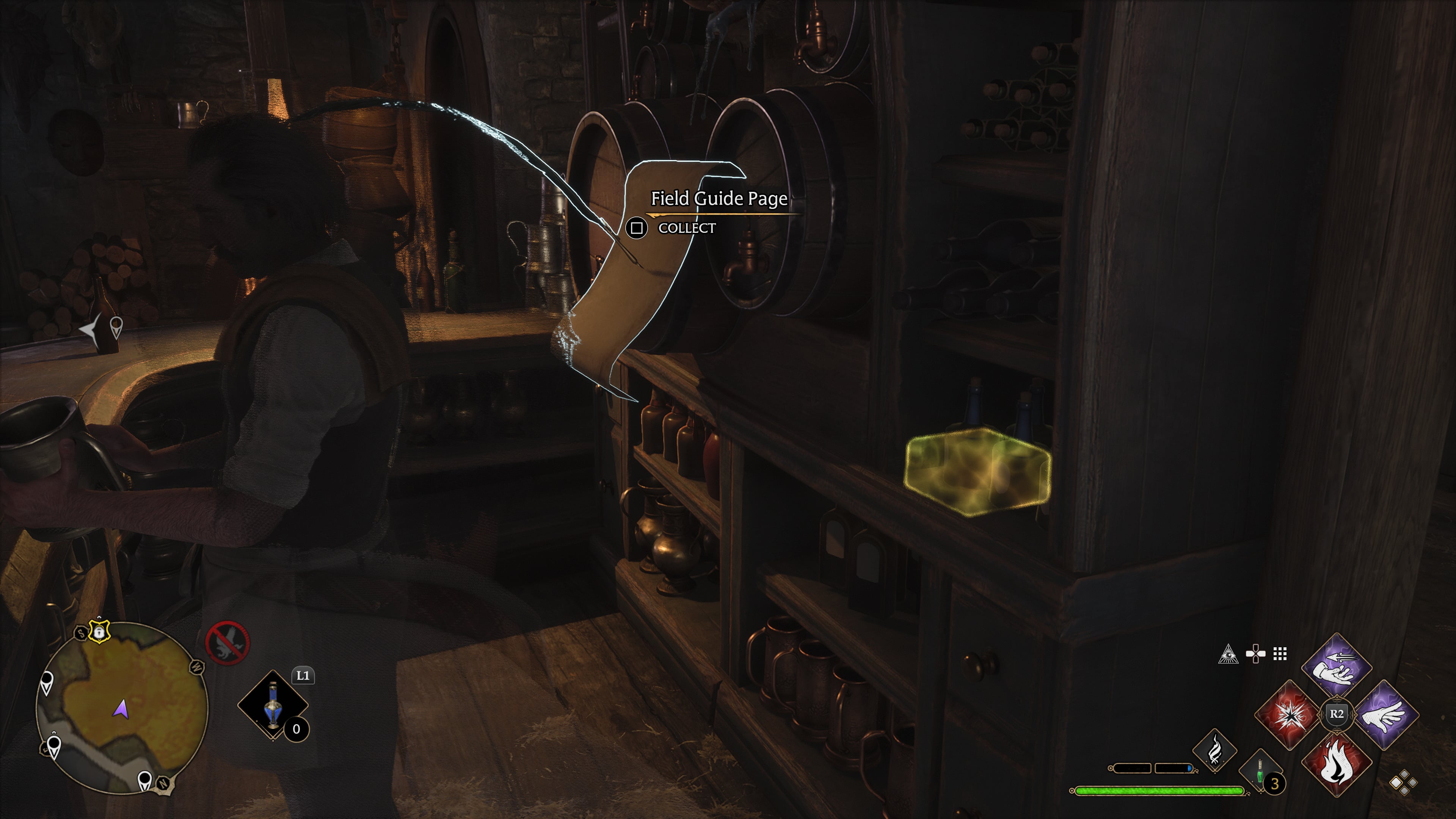Click the crossed-out flying mount icon
This screenshot has height=819, width=1456.
228,643
